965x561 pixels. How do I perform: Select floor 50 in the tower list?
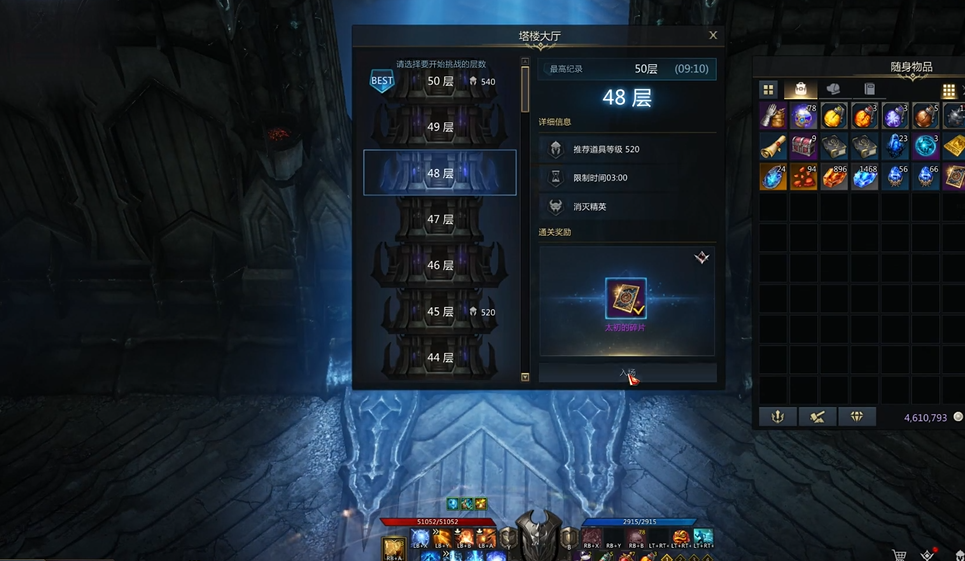coord(440,81)
